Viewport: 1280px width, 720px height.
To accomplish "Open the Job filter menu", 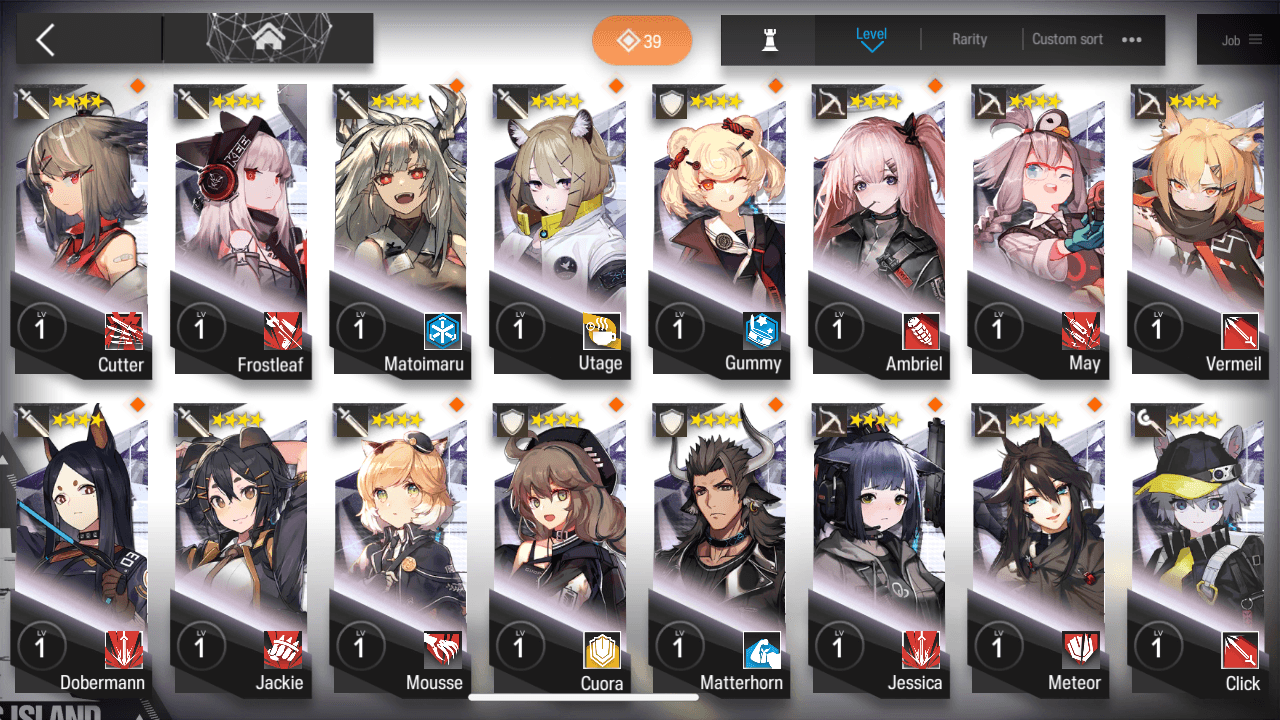I will (1240, 40).
